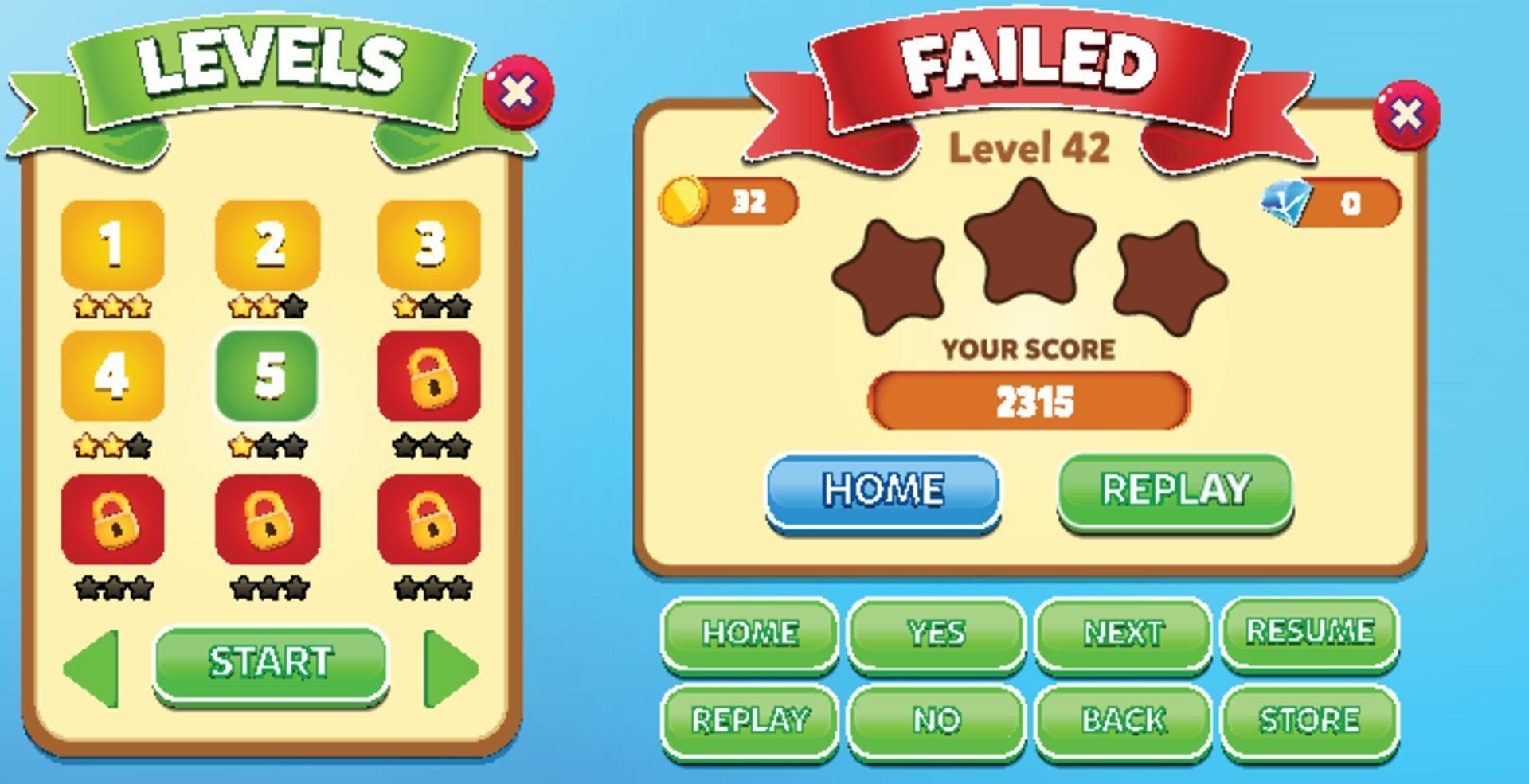Click the STORE button
This screenshot has width=1529, height=784.
tap(1311, 719)
